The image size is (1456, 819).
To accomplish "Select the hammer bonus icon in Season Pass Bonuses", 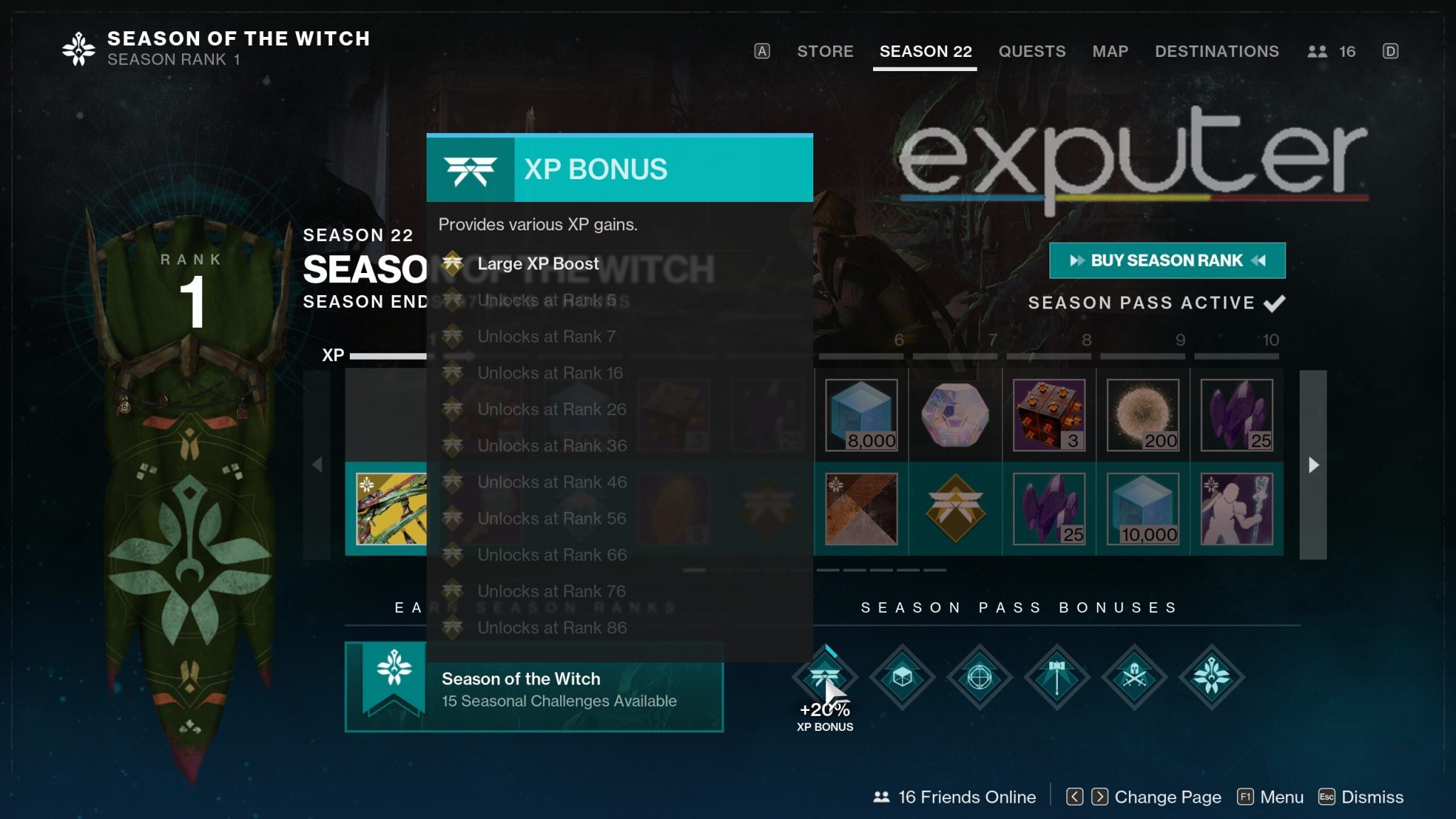I will point(1057,678).
